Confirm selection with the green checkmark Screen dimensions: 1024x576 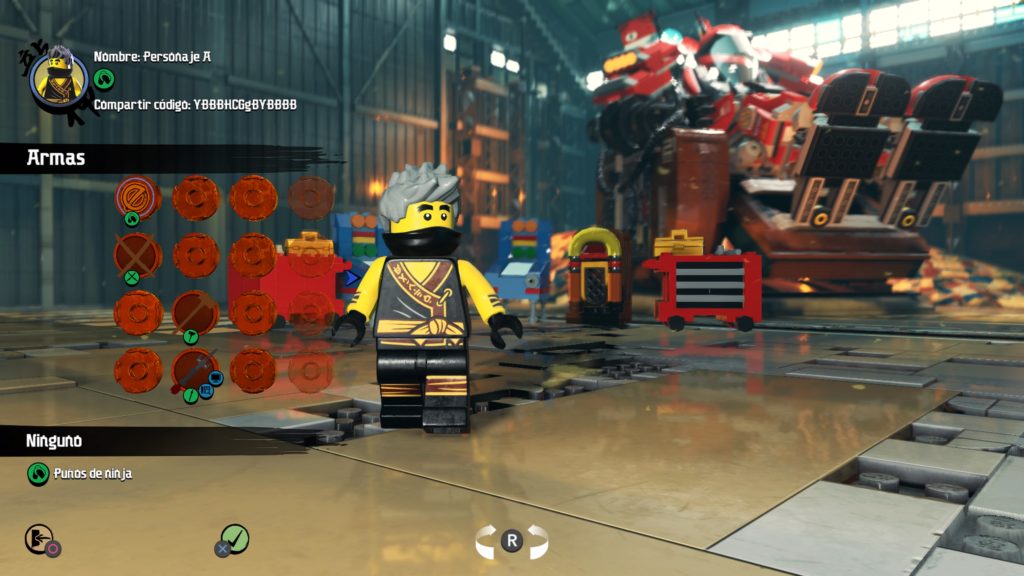point(234,539)
